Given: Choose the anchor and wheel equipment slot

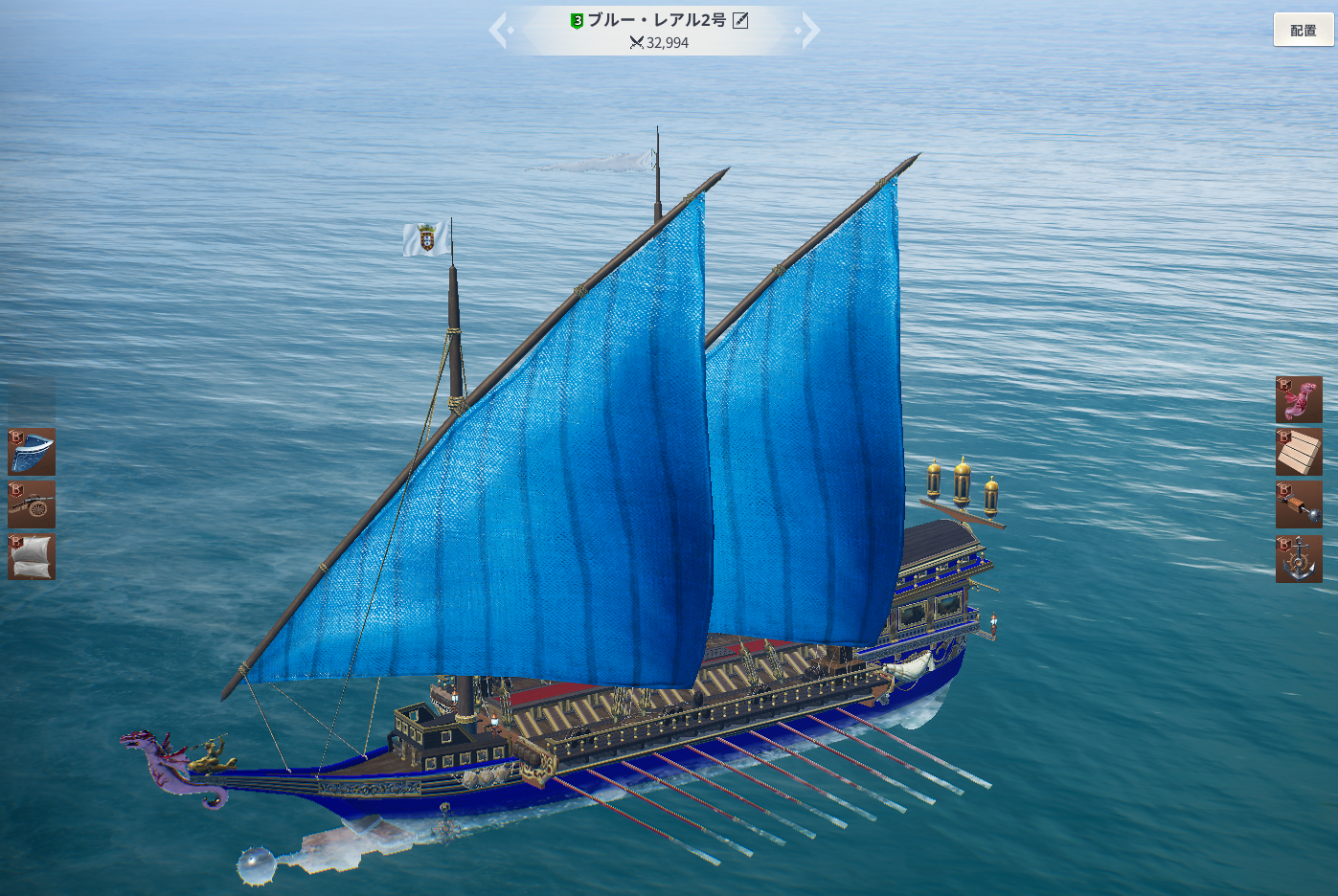Looking at the screenshot, I should [x=1299, y=558].
